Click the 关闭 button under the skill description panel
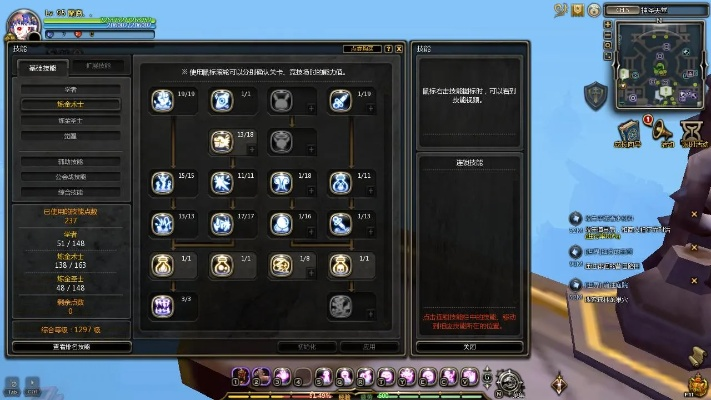The image size is (711, 400). point(469,347)
